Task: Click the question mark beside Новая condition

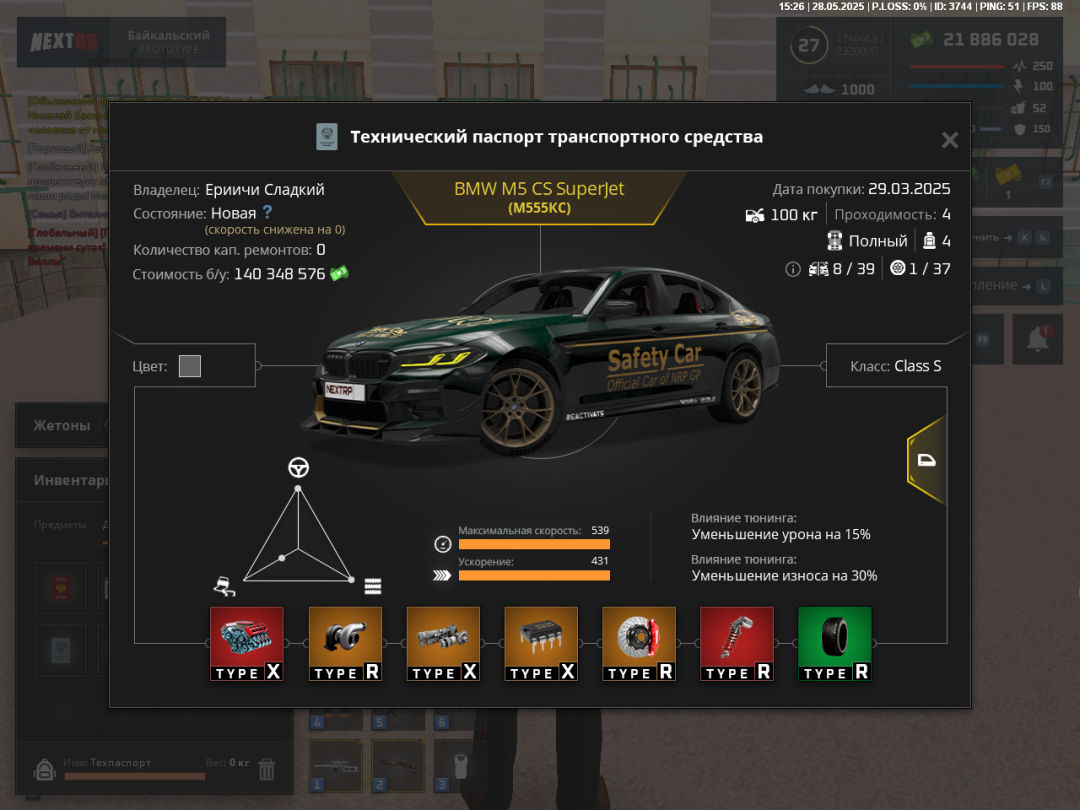Action: tap(267, 212)
